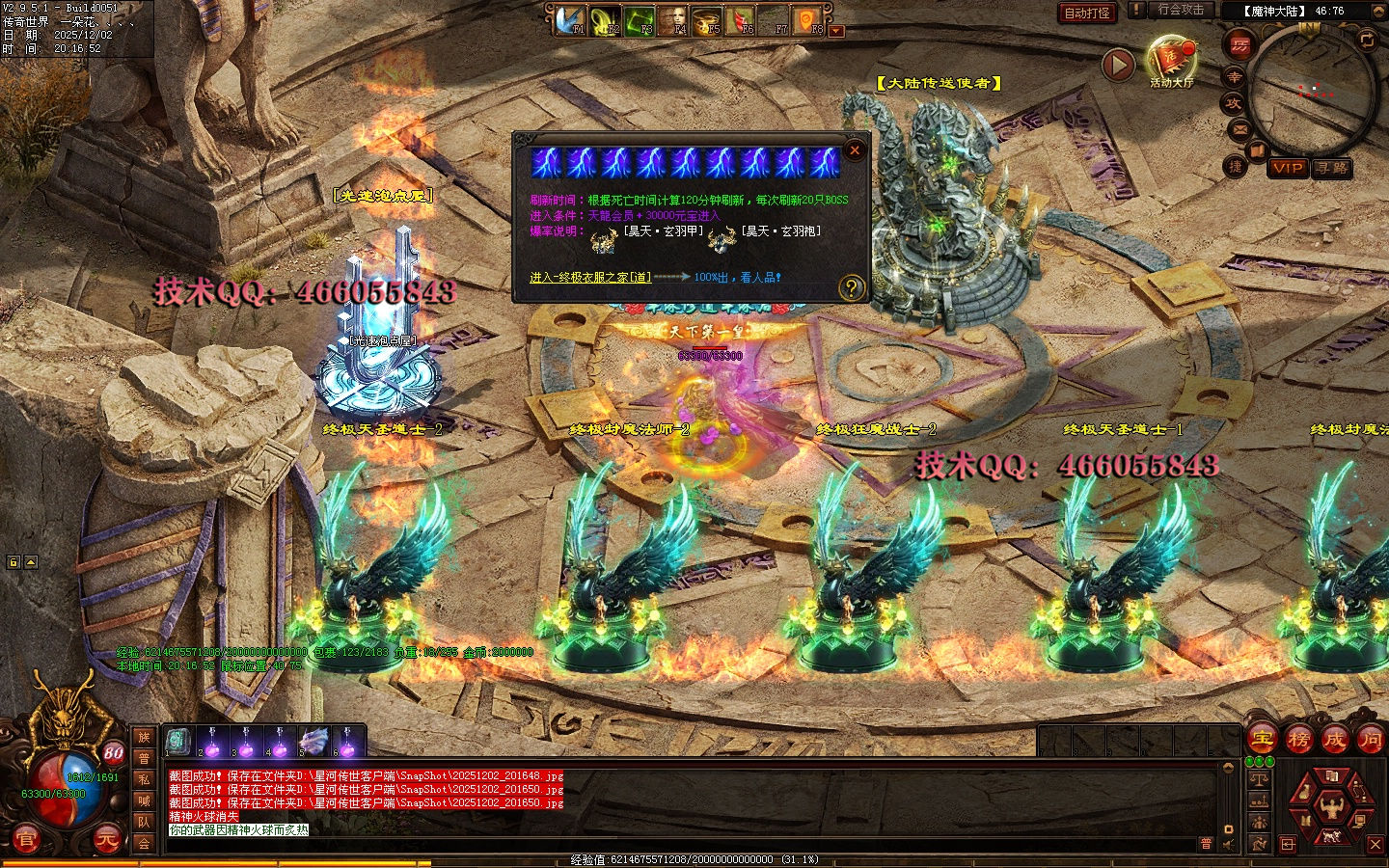Image resolution: width=1389 pixels, height=868 pixels.
Task: Expand the skill bar dropdown arrow
Action: pos(836,32)
